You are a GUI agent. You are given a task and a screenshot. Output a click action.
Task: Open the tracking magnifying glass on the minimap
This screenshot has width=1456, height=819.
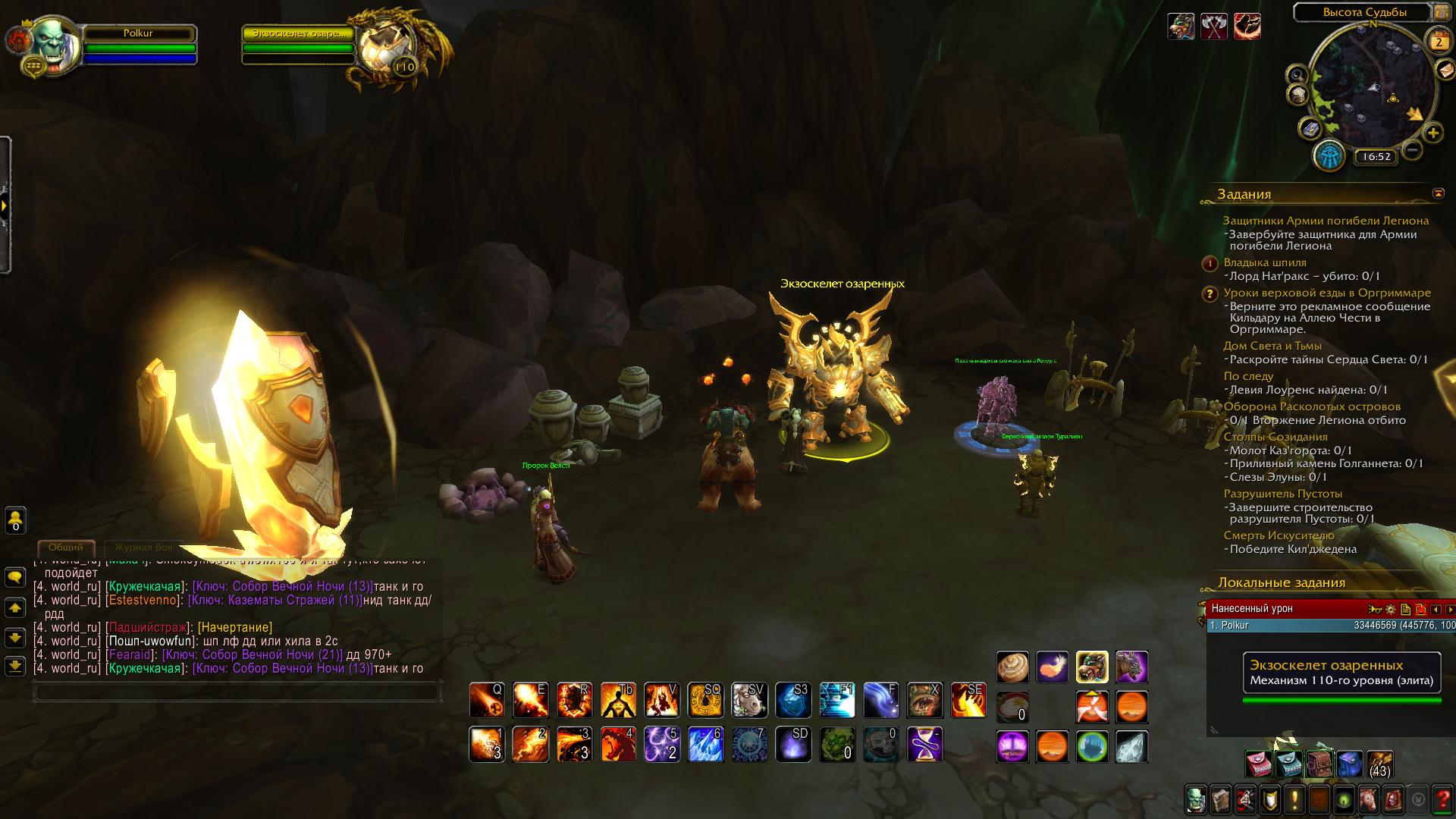(1297, 75)
